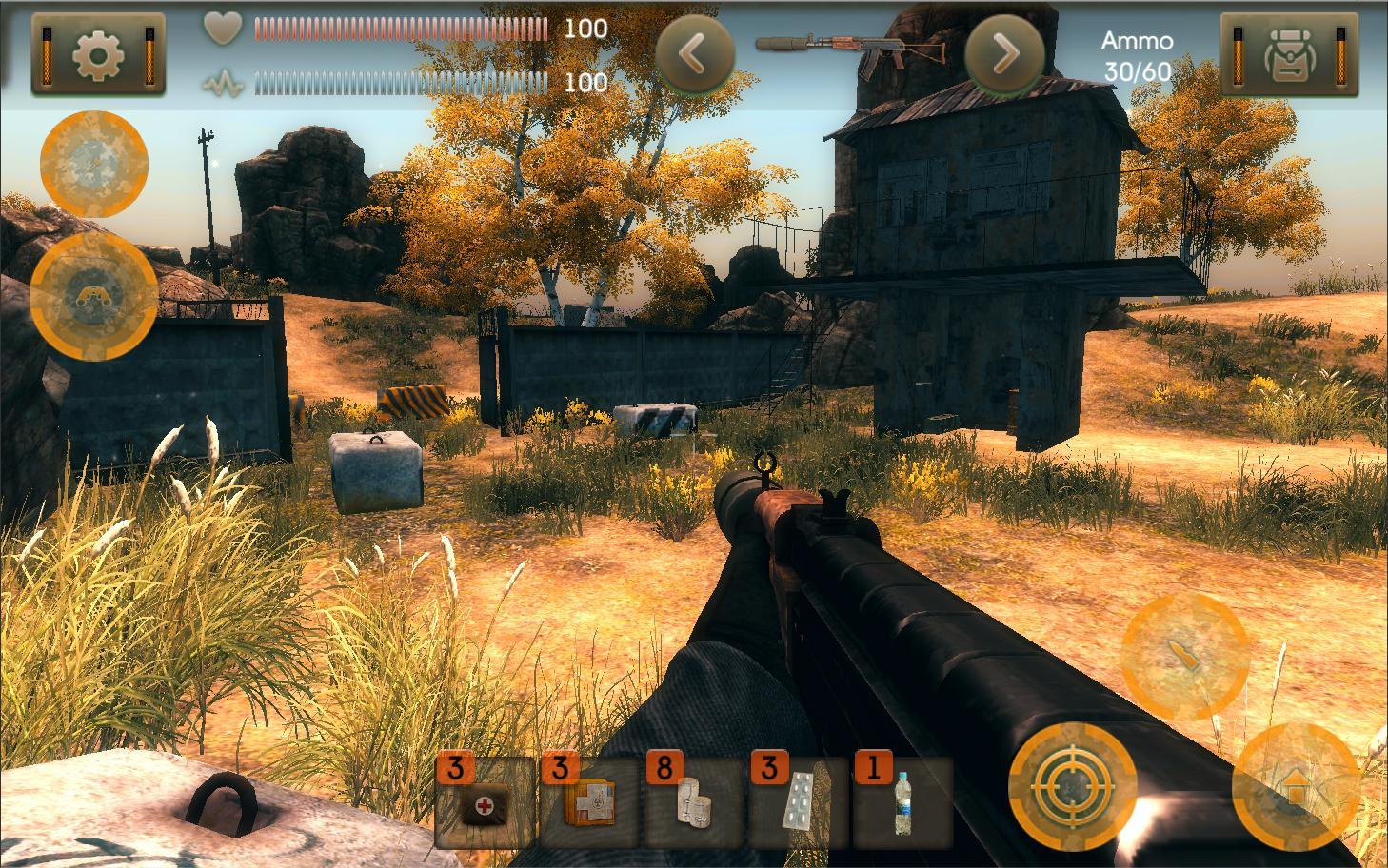
Task: Tap the bandage count badge showing 8
Action: [x=666, y=766]
